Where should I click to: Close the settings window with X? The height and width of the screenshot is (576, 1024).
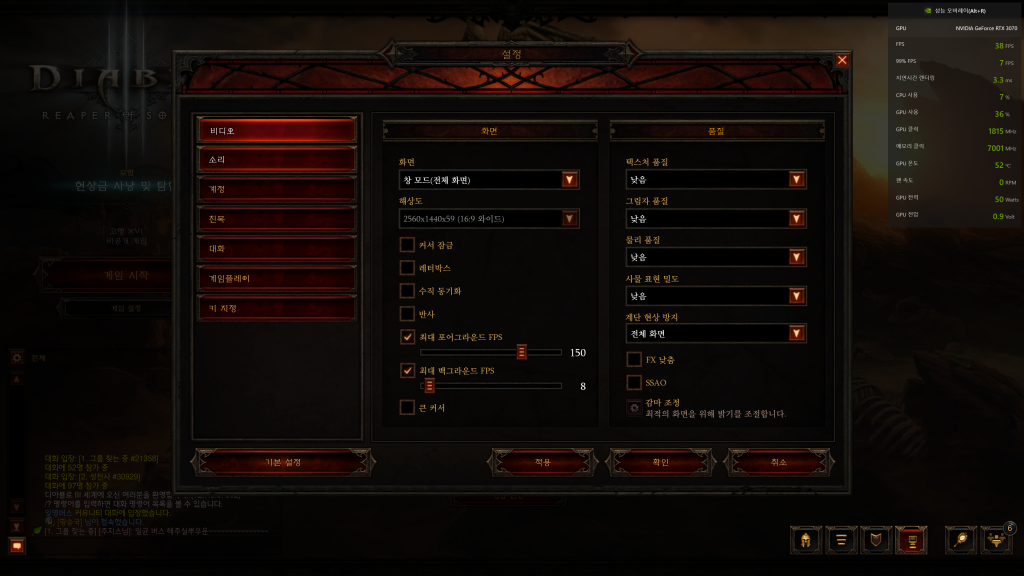point(842,60)
